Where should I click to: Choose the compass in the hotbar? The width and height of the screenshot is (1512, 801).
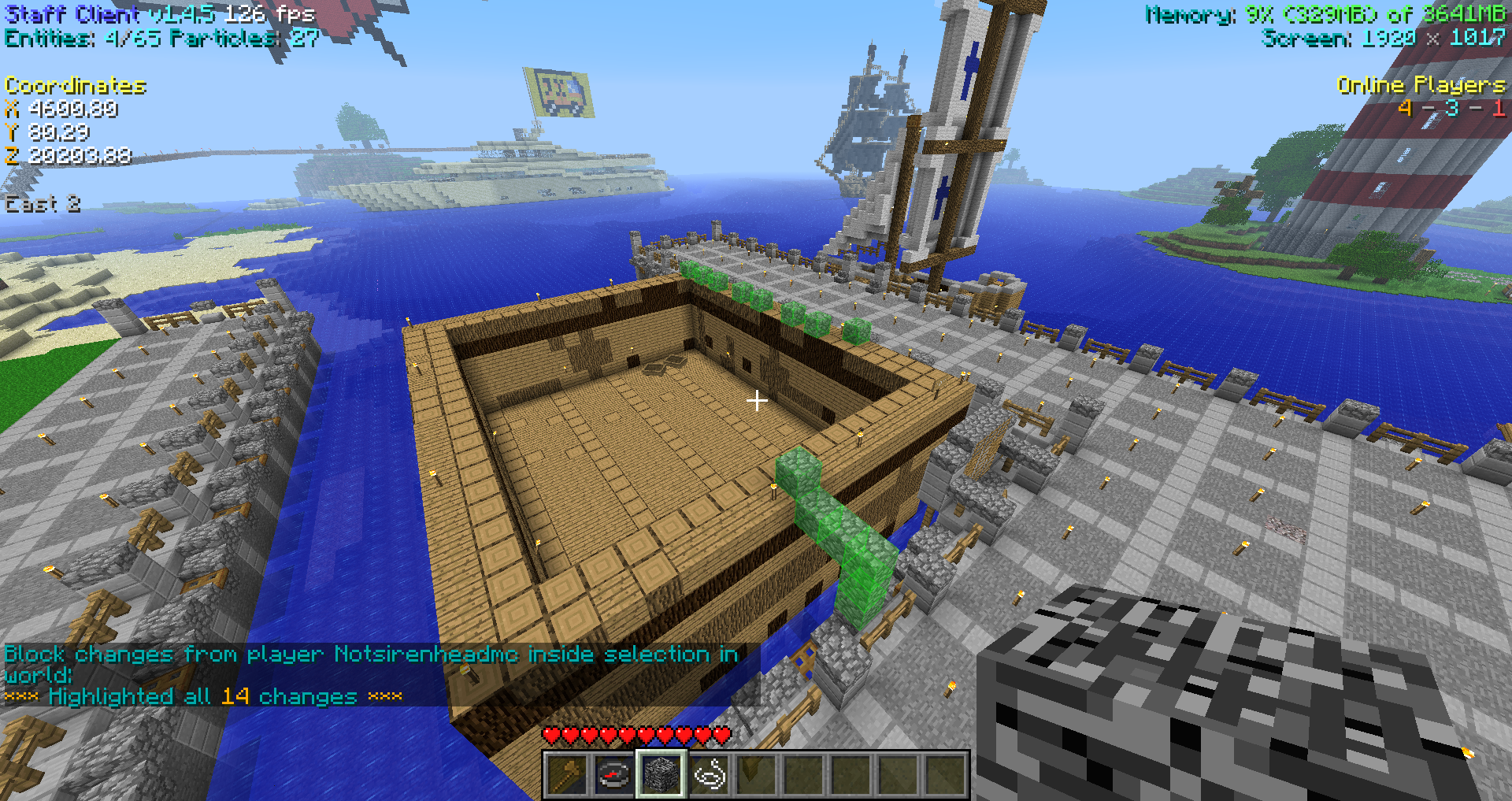coord(614,774)
